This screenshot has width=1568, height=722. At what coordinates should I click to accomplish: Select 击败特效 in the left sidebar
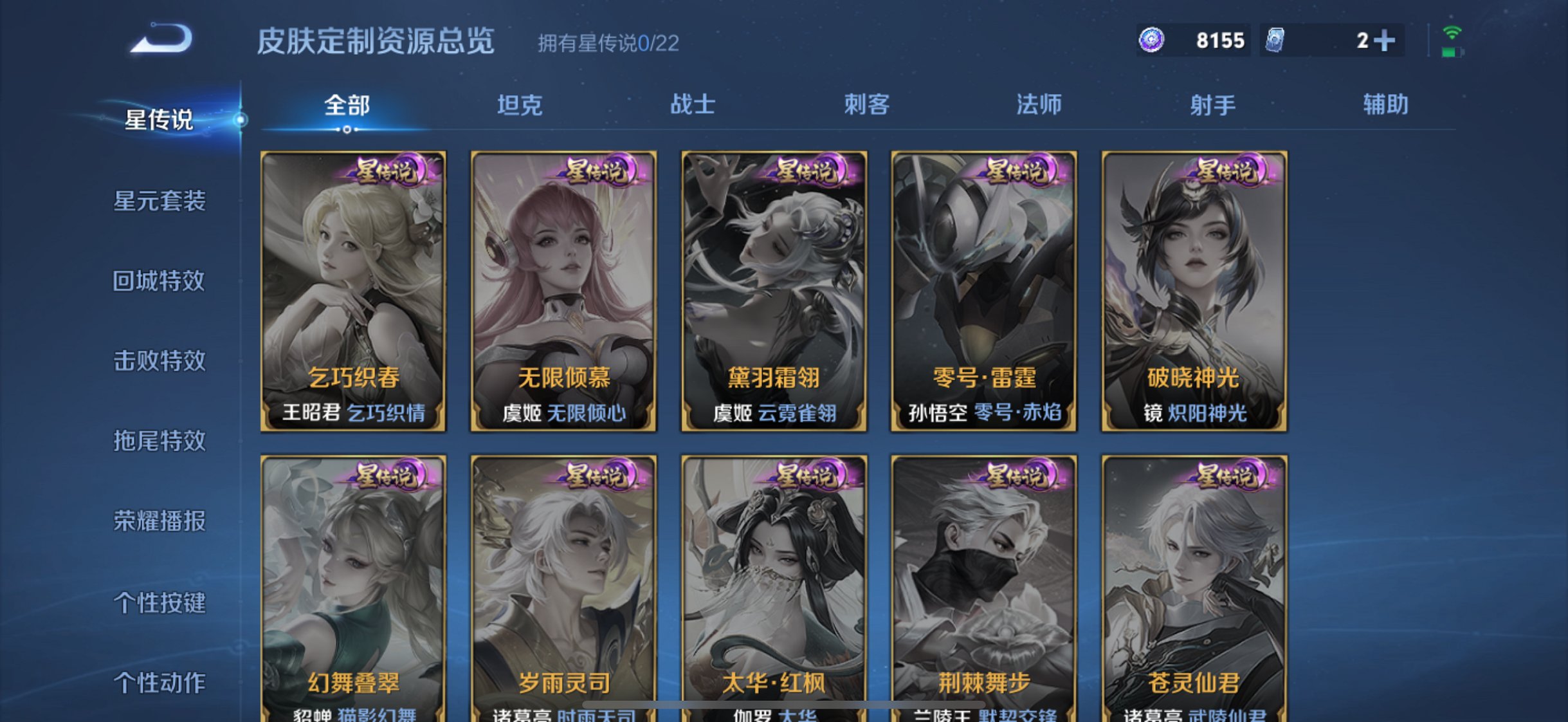point(160,362)
